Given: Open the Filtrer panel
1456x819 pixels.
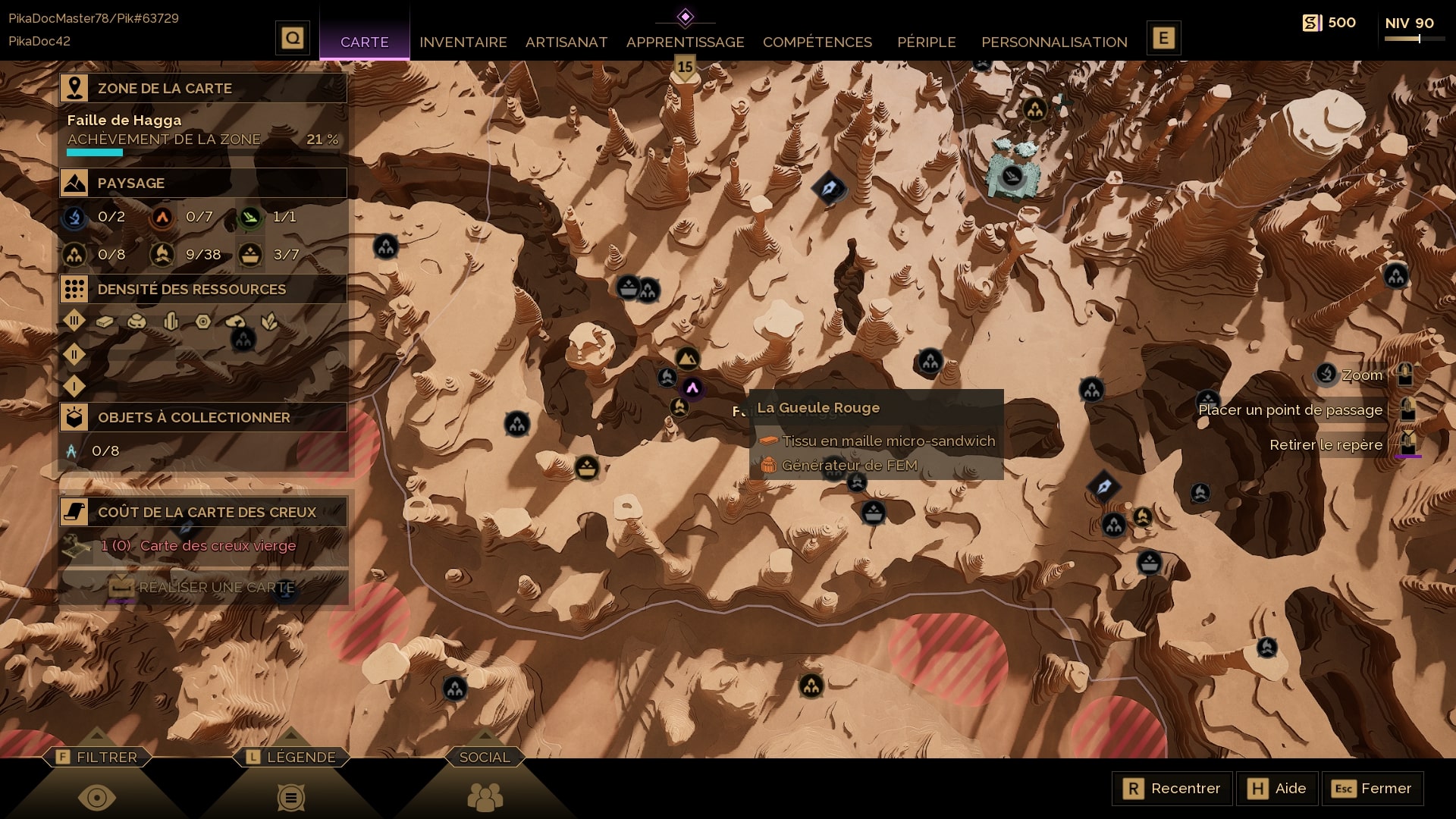Looking at the screenshot, I should pos(97,757).
